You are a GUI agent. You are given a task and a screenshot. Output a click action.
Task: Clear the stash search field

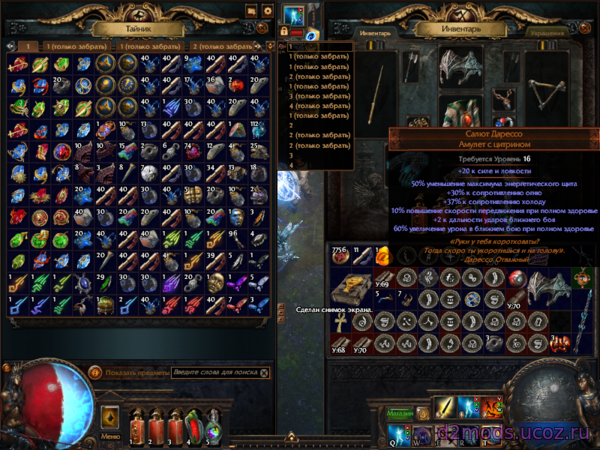click(265, 372)
